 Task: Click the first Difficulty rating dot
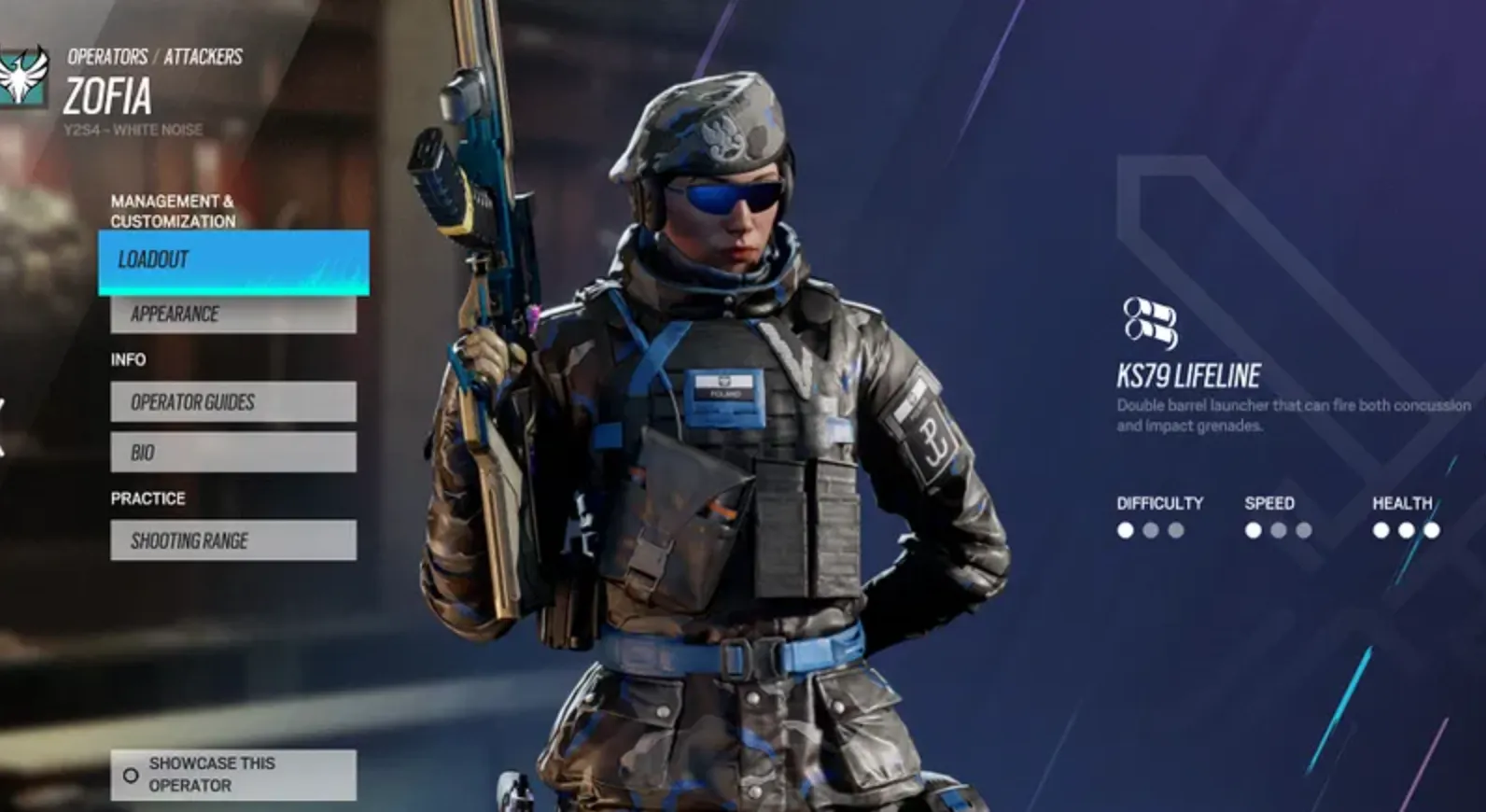pyautogui.click(x=1126, y=528)
